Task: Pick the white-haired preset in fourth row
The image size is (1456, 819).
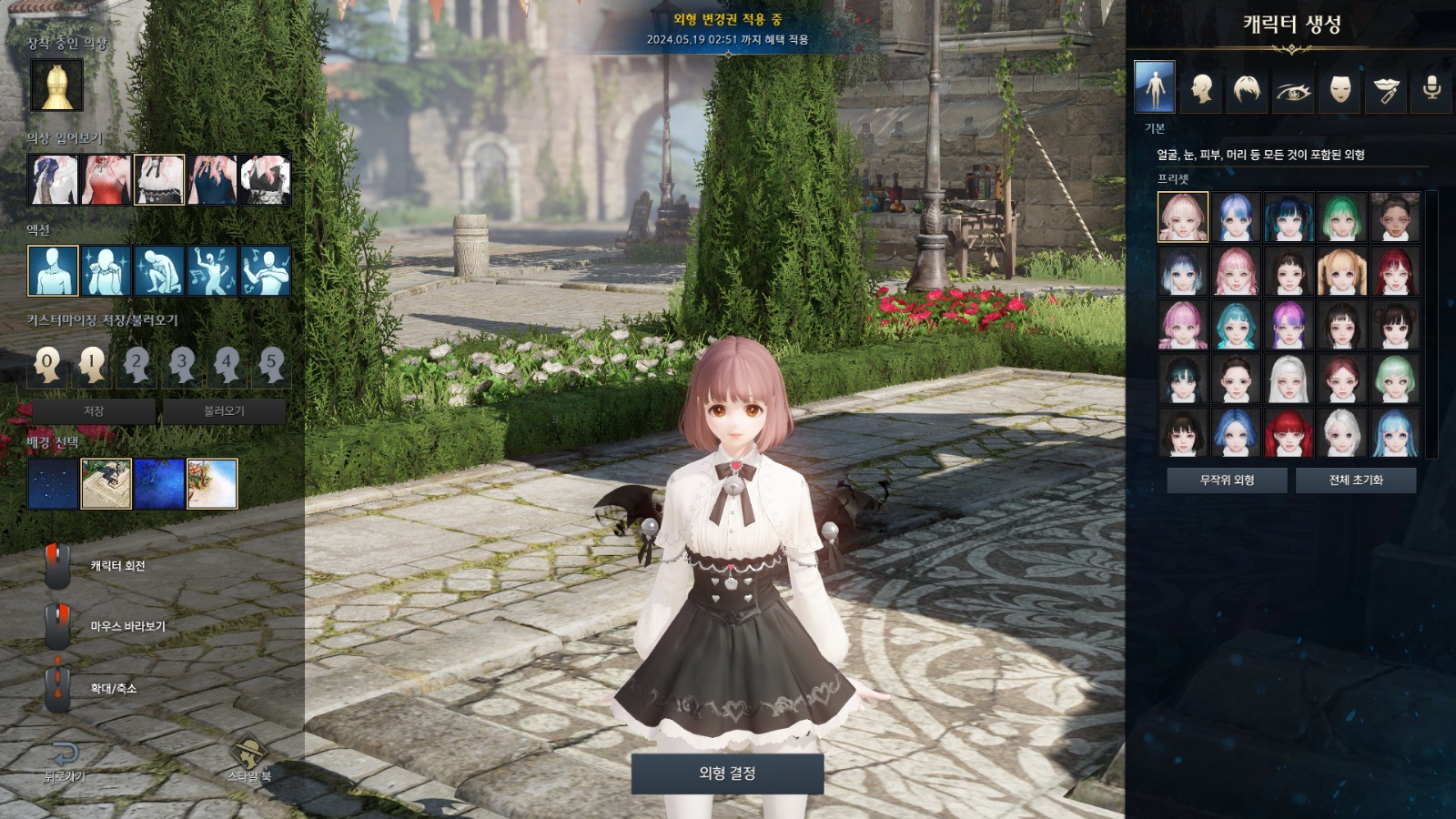Action: point(1289,378)
